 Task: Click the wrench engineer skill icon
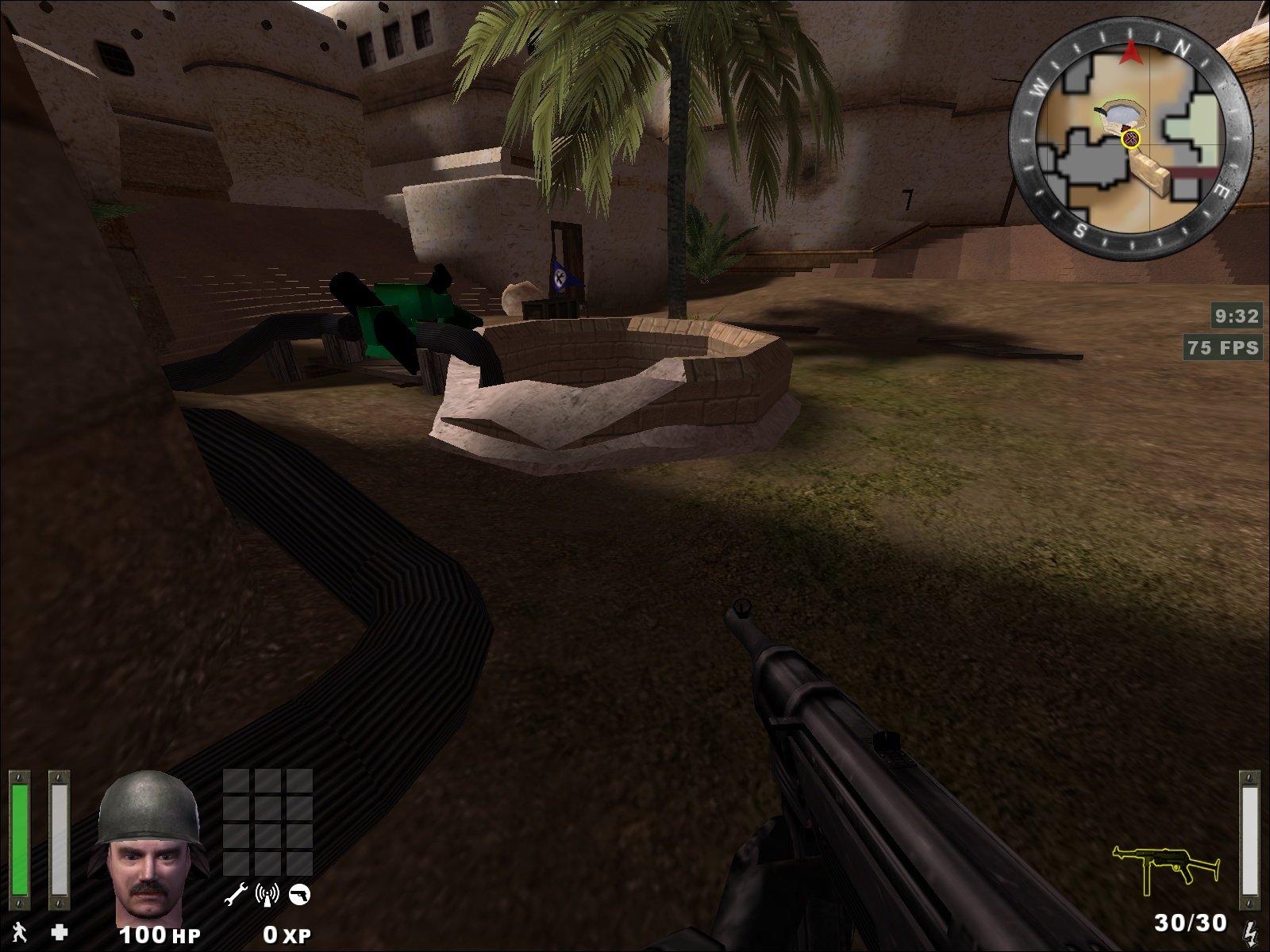[236, 895]
